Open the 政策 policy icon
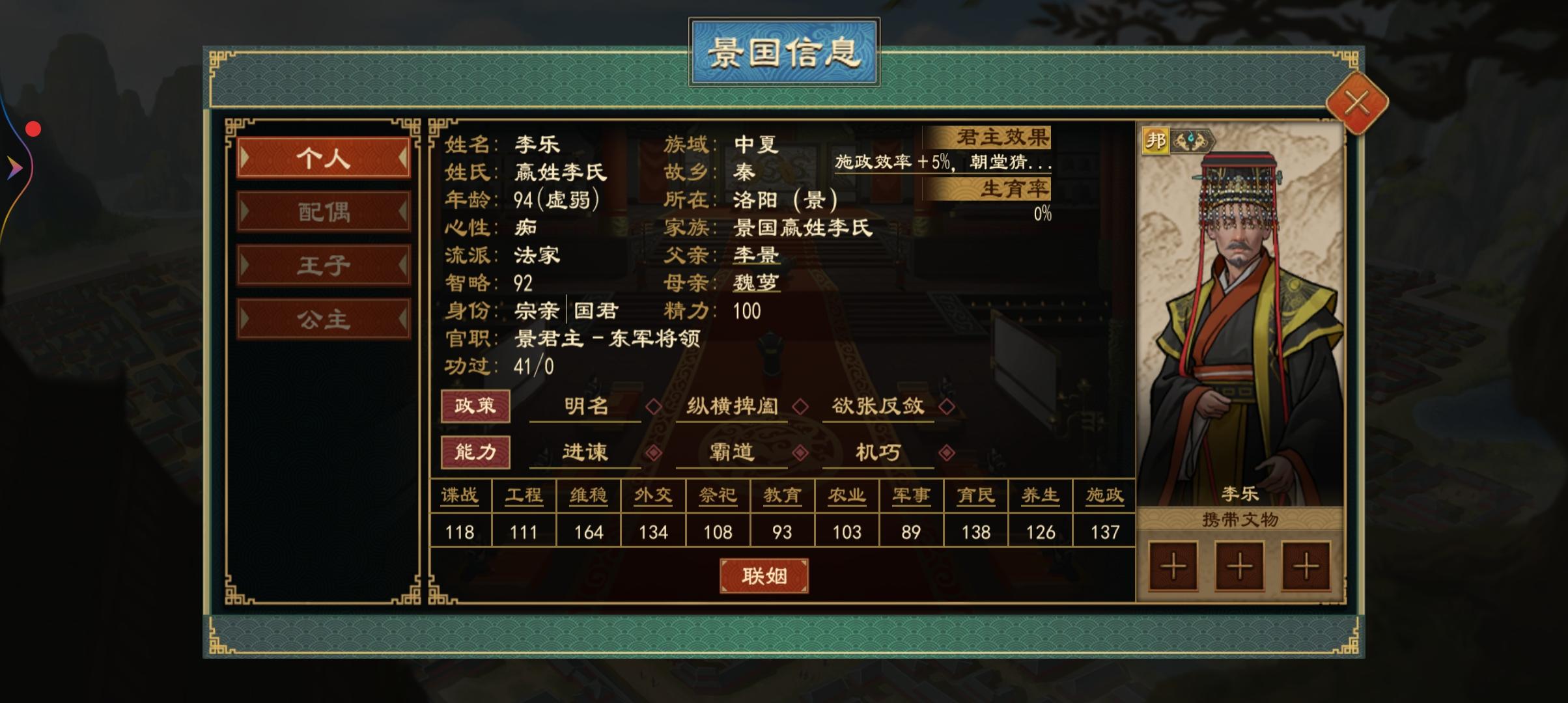The width and height of the screenshot is (1568, 703). (x=475, y=406)
